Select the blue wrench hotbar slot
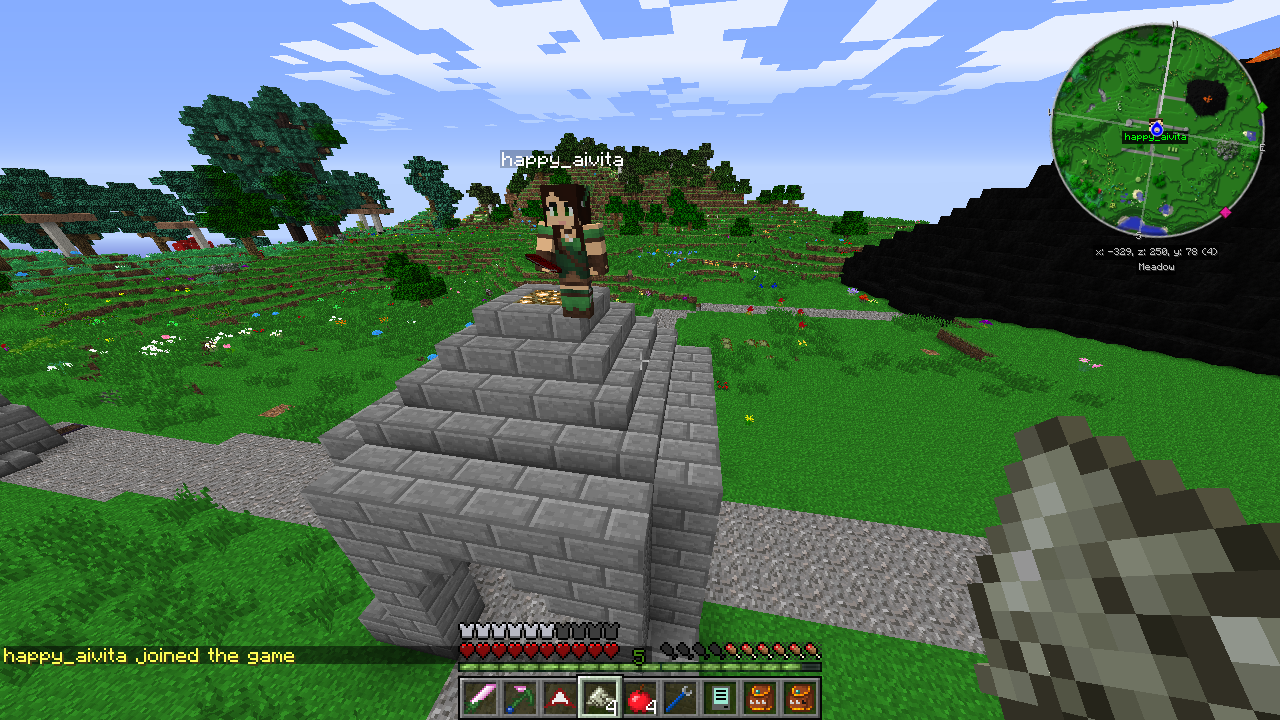The image size is (1280, 720). point(679,698)
